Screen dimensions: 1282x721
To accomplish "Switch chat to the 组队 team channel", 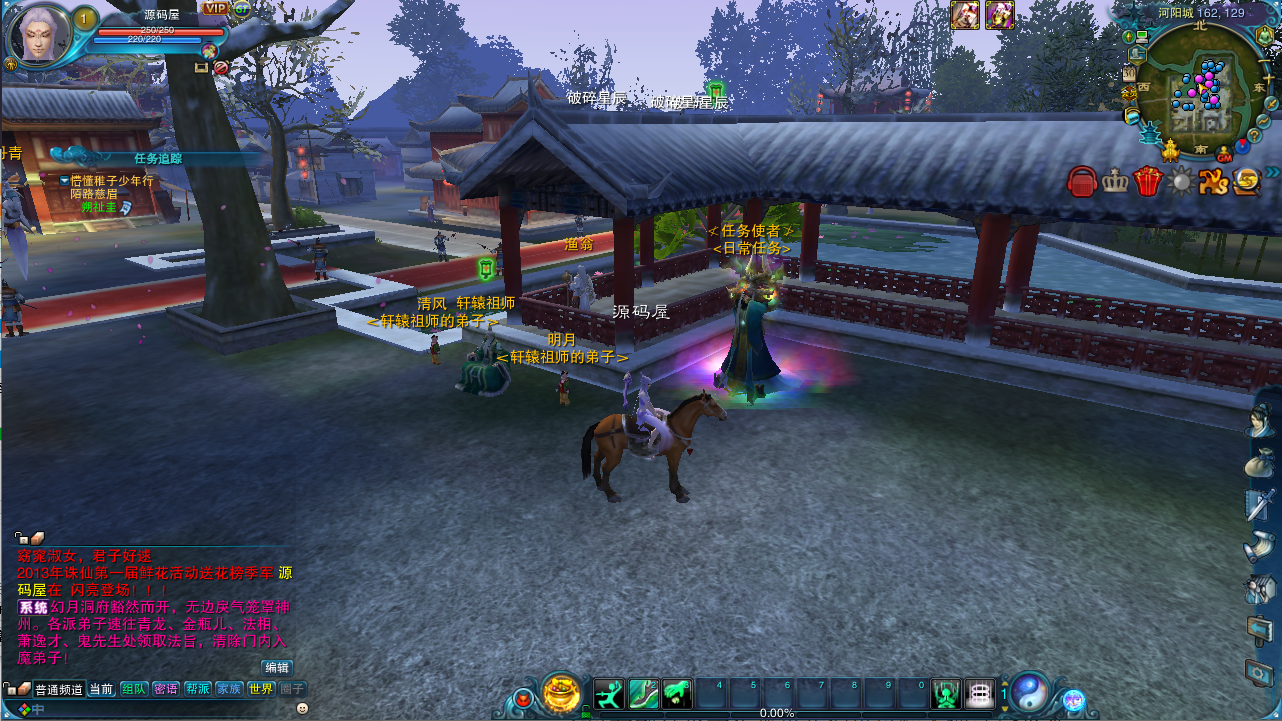I will click(134, 689).
